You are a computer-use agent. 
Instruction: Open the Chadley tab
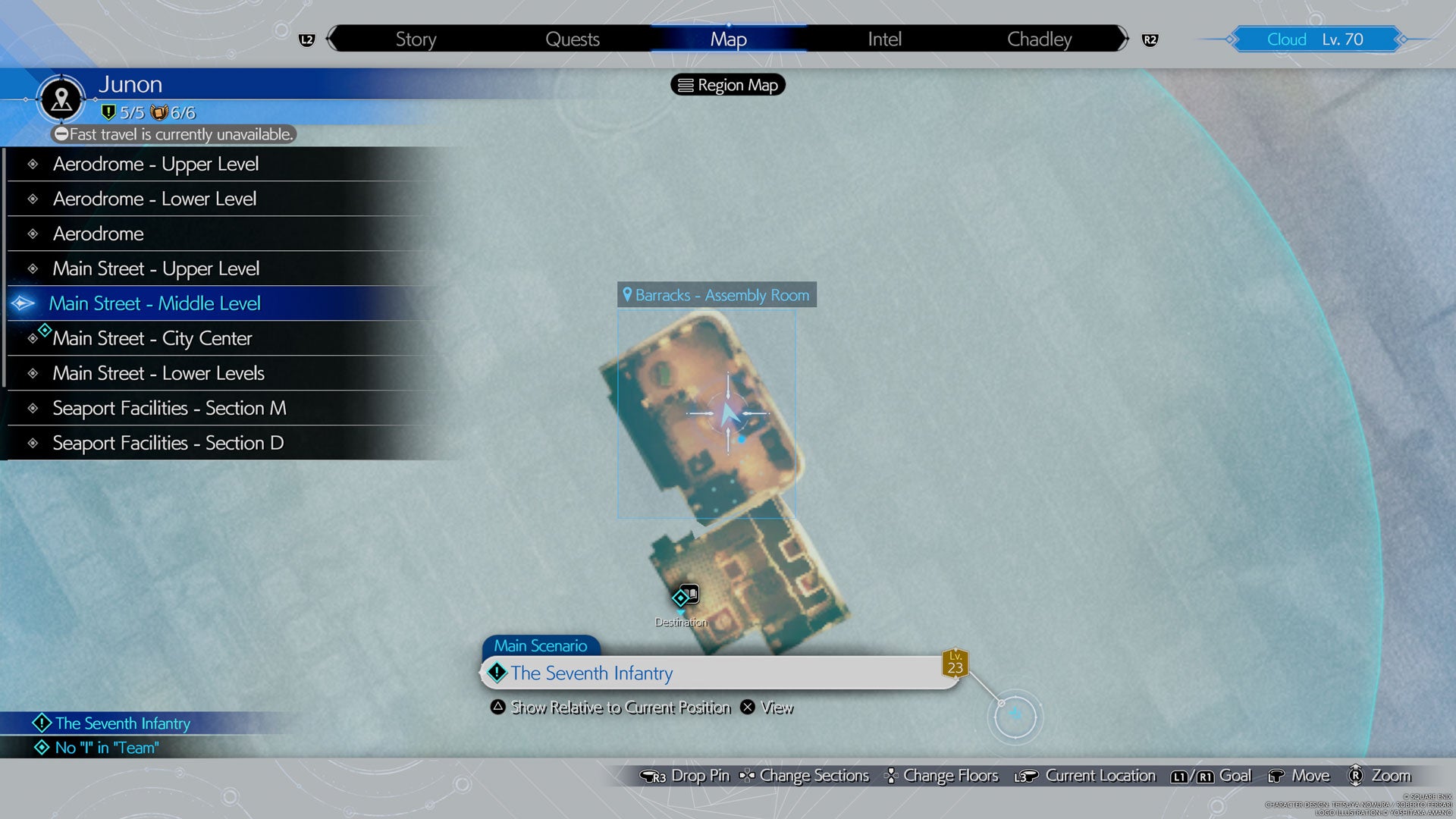[x=1039, y=39]
